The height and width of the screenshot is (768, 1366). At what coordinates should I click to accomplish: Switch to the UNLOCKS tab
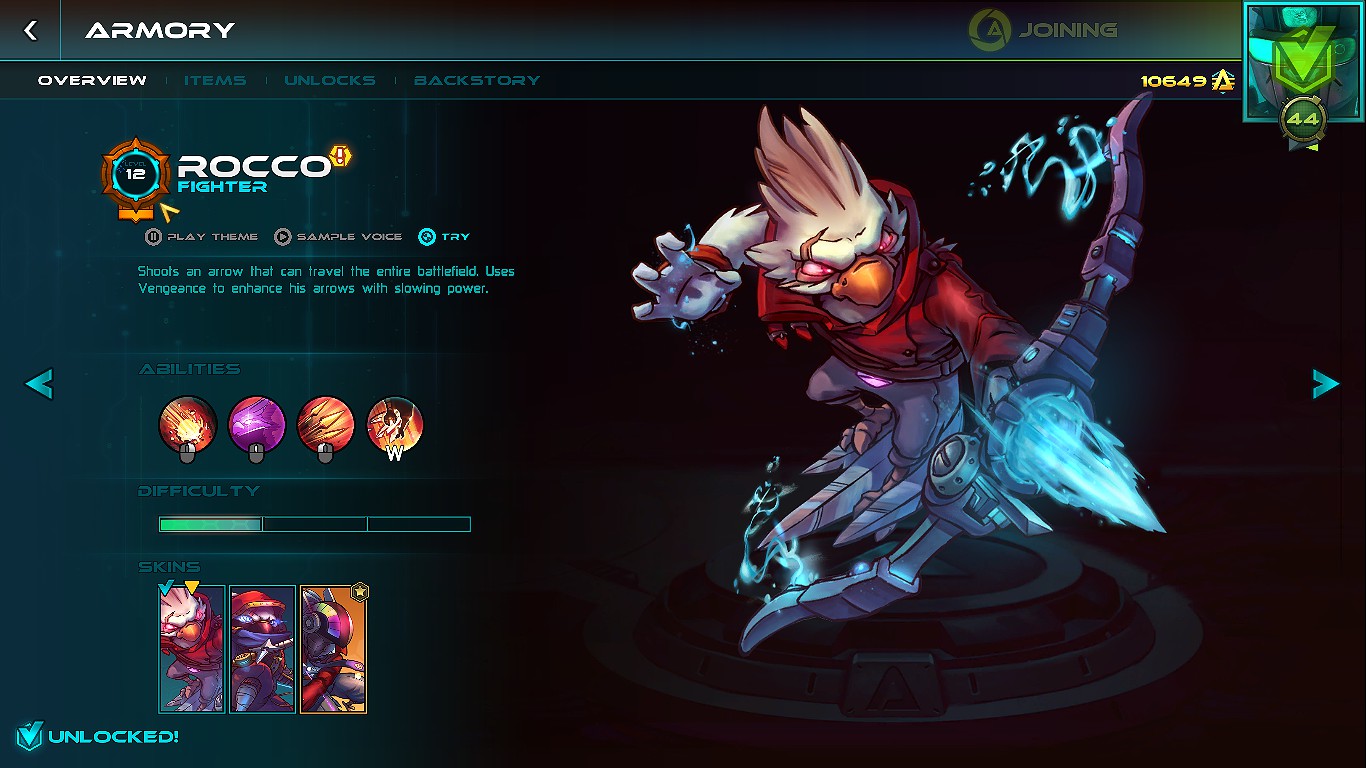click(330, 81)
